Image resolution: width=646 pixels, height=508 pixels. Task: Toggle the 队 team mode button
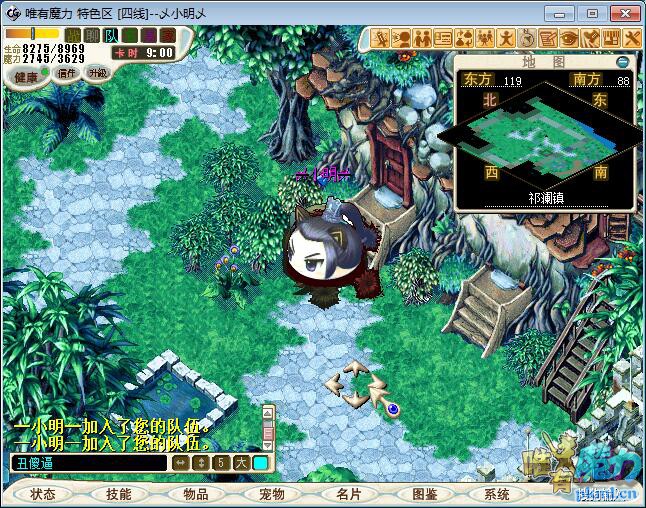[111, 35]
